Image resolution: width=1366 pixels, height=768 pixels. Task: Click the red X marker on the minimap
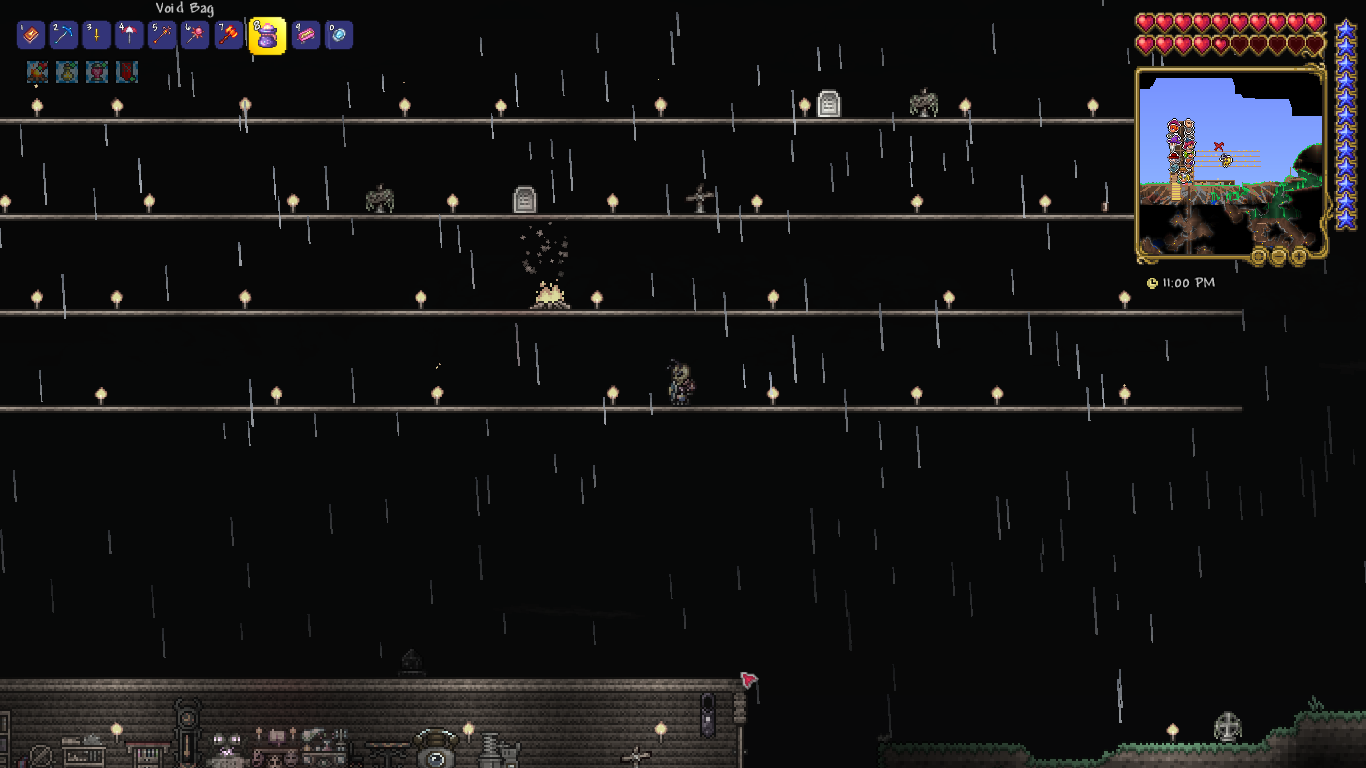(x=1218, y=147)
